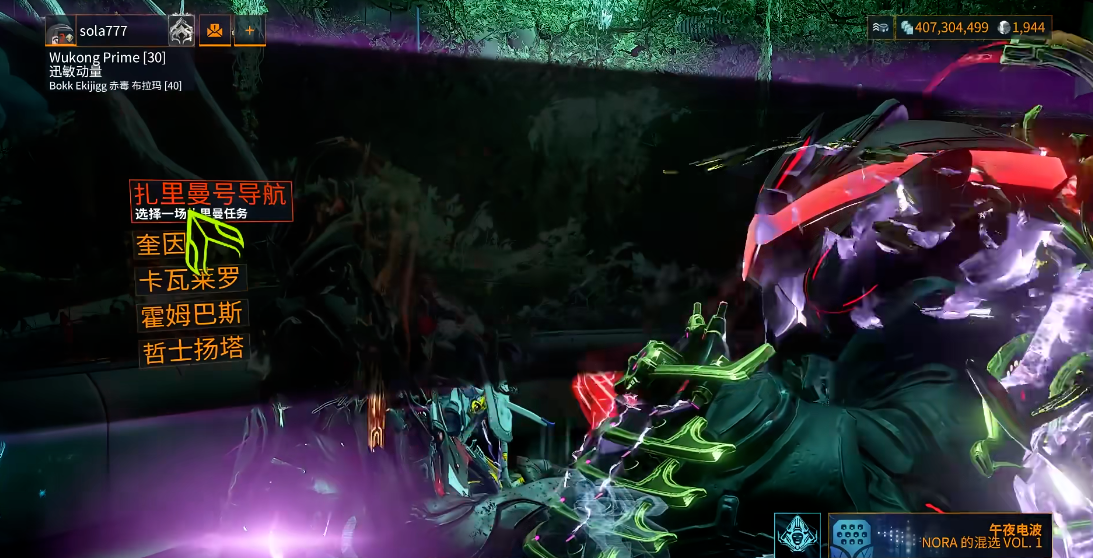Open the boosters icon beside the credits
This screenshot has width=1093, height=558.
click(x=880, y=28)
